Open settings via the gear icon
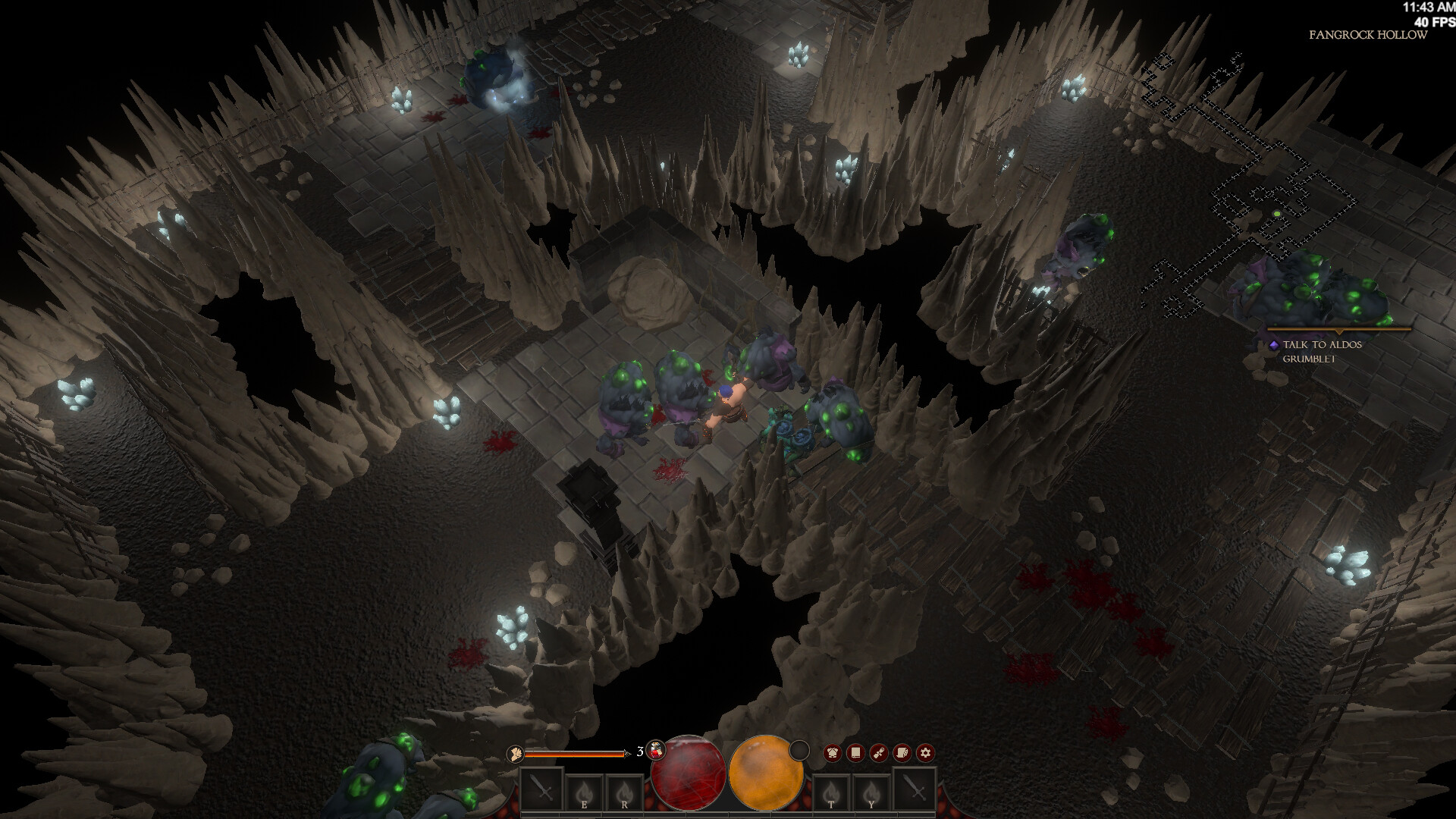The width and height of the screenshot is (1456, 819). tap(924, 753)
